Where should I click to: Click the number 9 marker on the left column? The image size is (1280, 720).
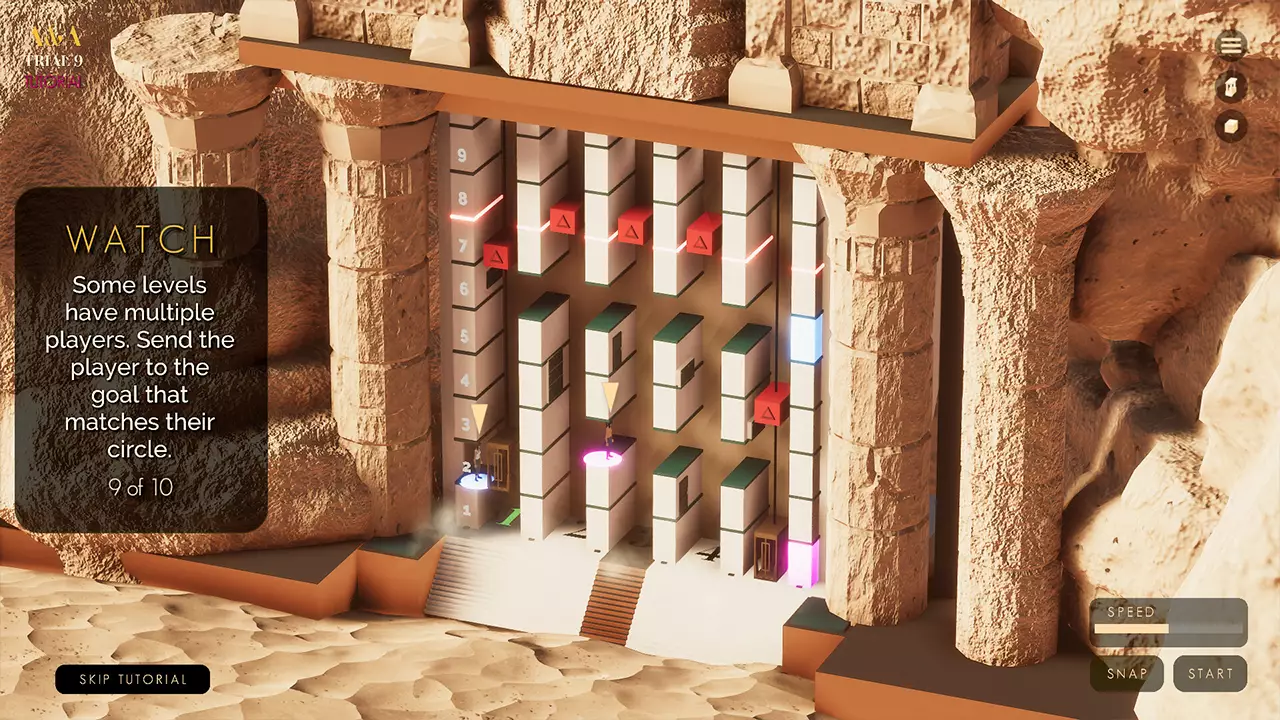461,155
